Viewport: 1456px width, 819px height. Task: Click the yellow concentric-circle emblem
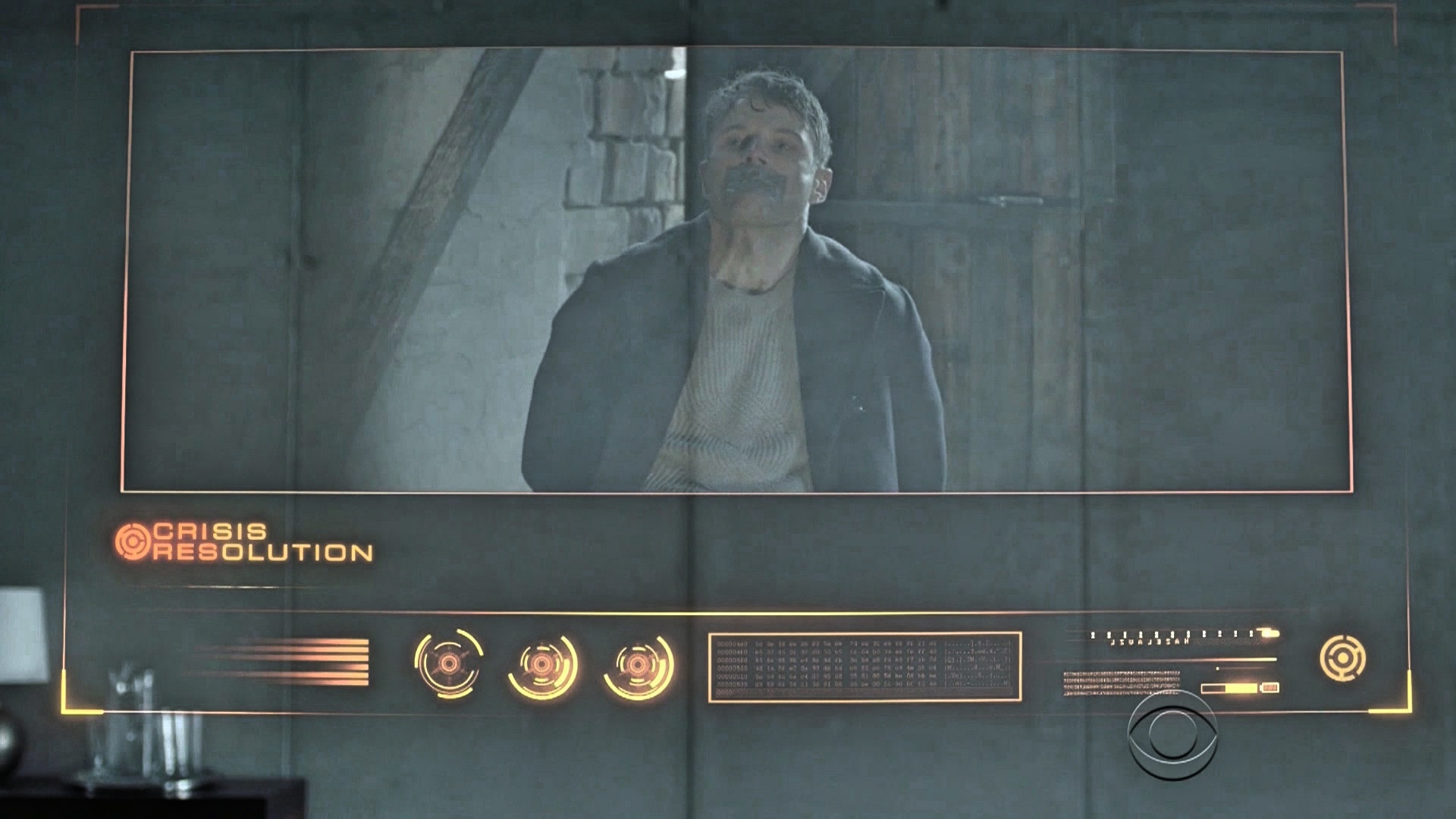(x=1342, y=657)
